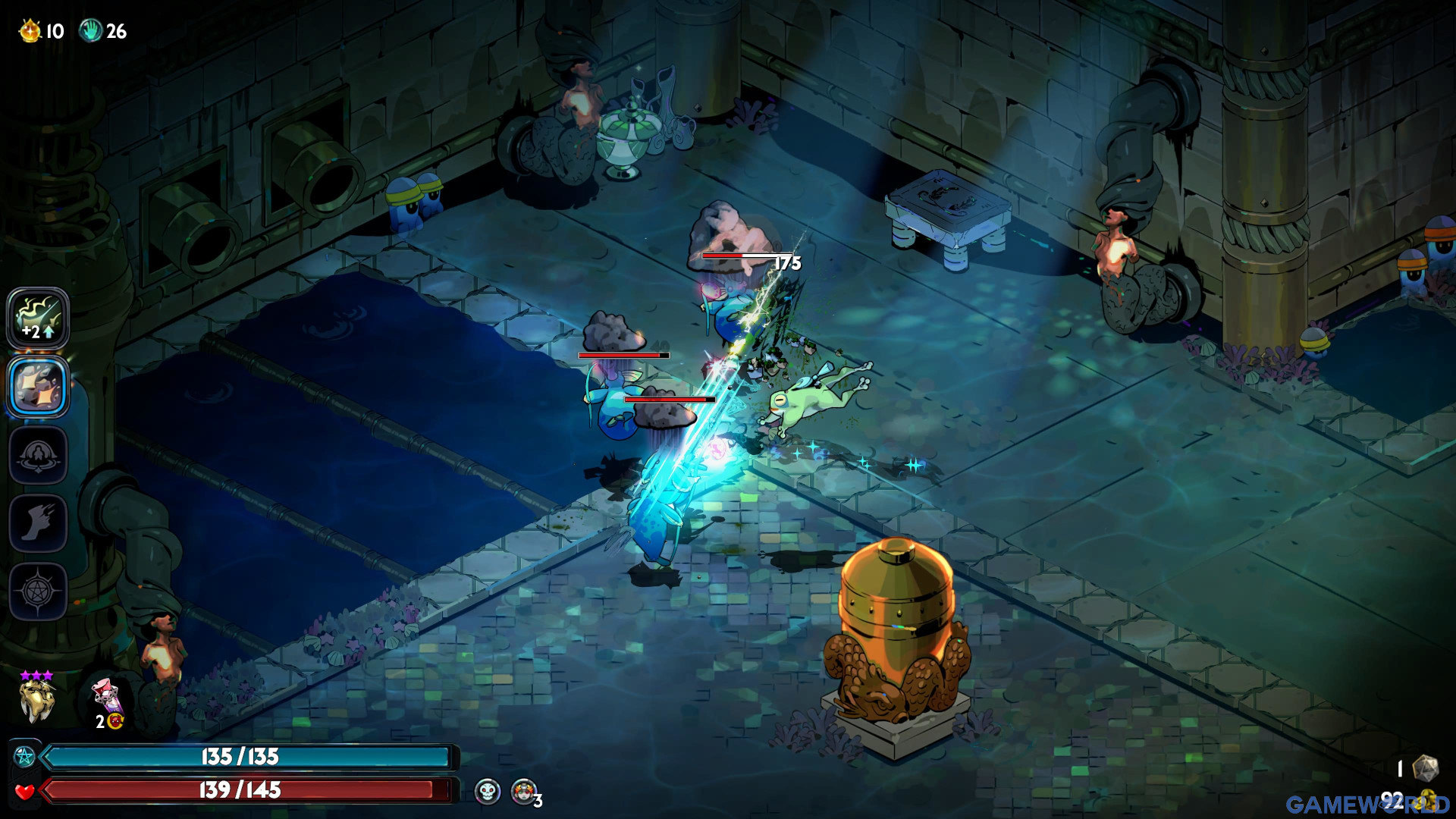Click the empty Magick pentagram boon slot
1456x819 pixels.
pyautogui.click(x=38, y=591)
